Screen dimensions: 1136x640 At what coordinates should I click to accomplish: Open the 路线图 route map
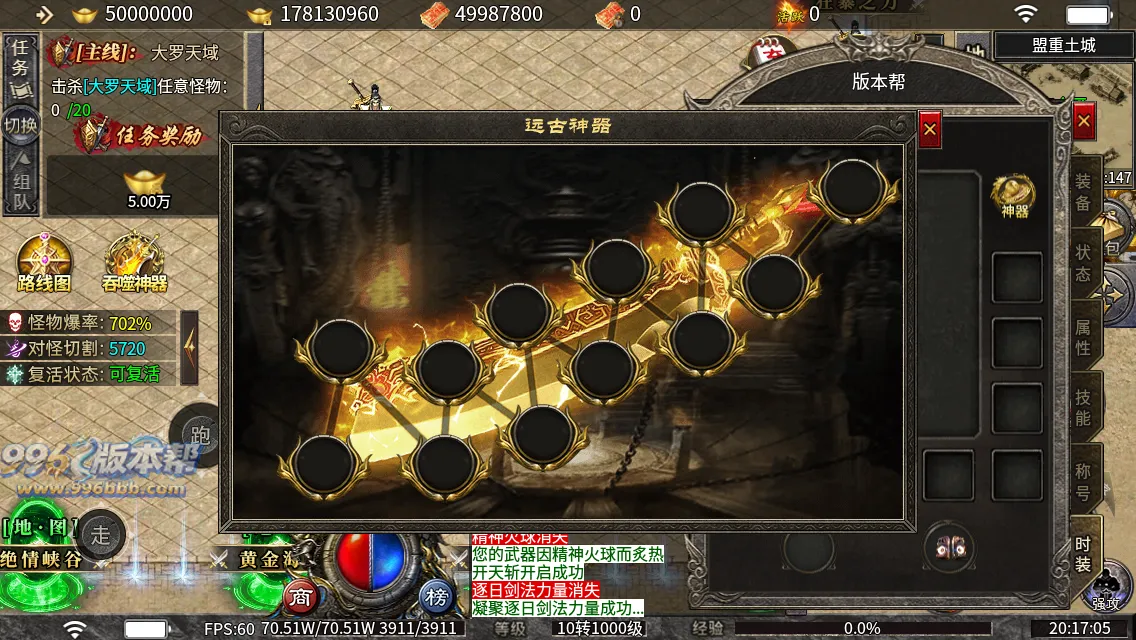click(44, 263)
